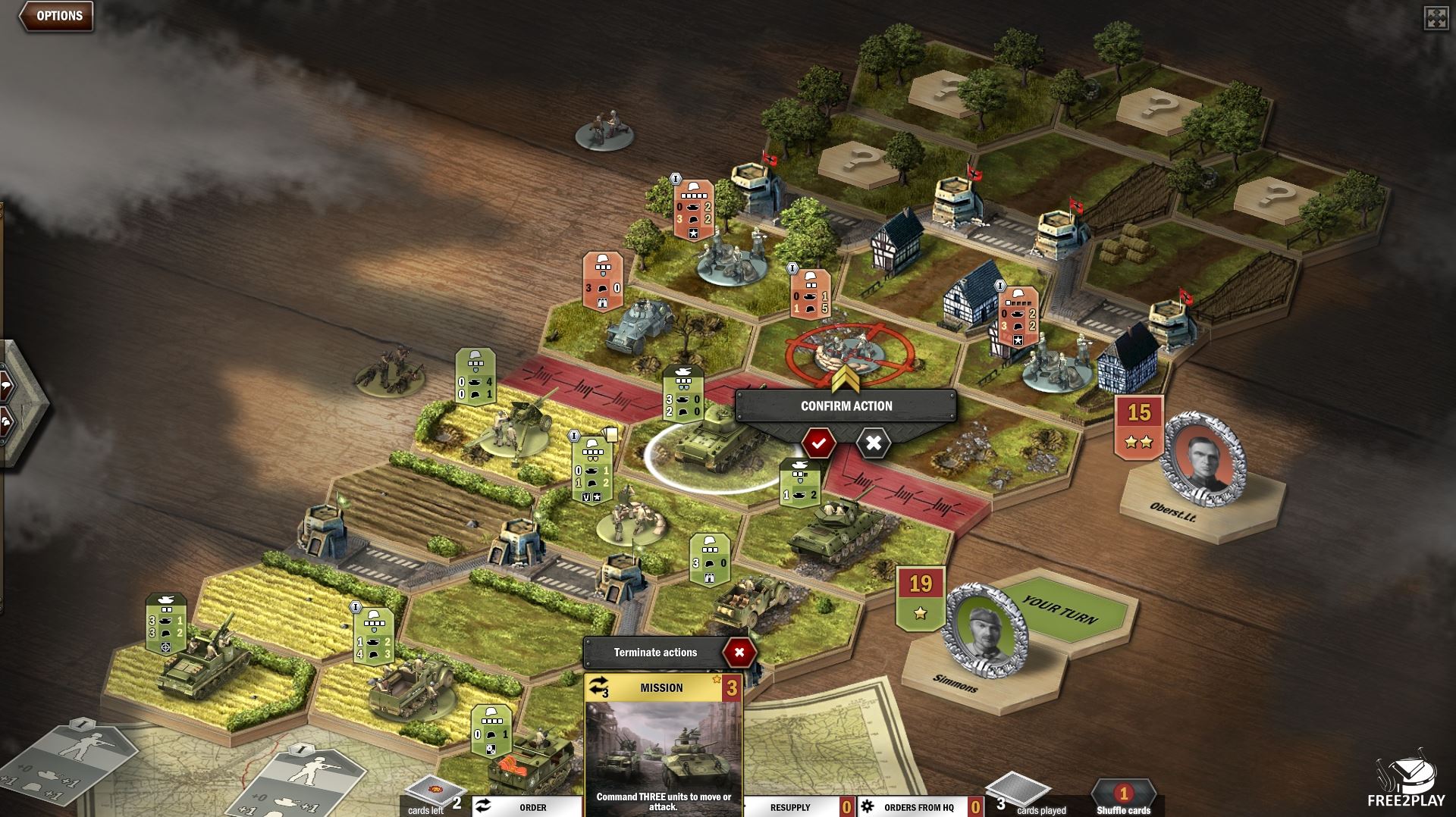Image resolution: width=1456 pixels, height=817 pixels.
Task: Cancel the action with the white X
Action: (x=873, y=443)
